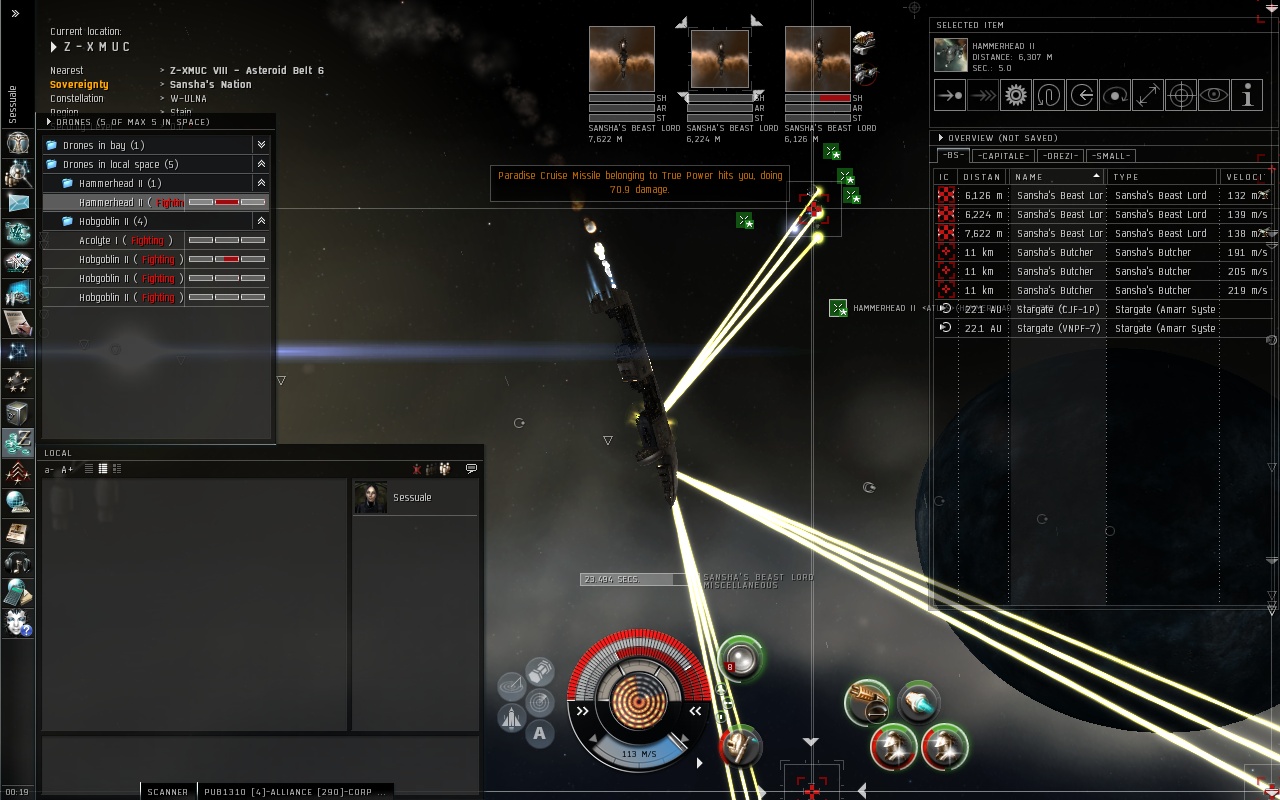Activate the look-at eye icon
This screenshot has width=1280, height=800.
coord(1214,95)
